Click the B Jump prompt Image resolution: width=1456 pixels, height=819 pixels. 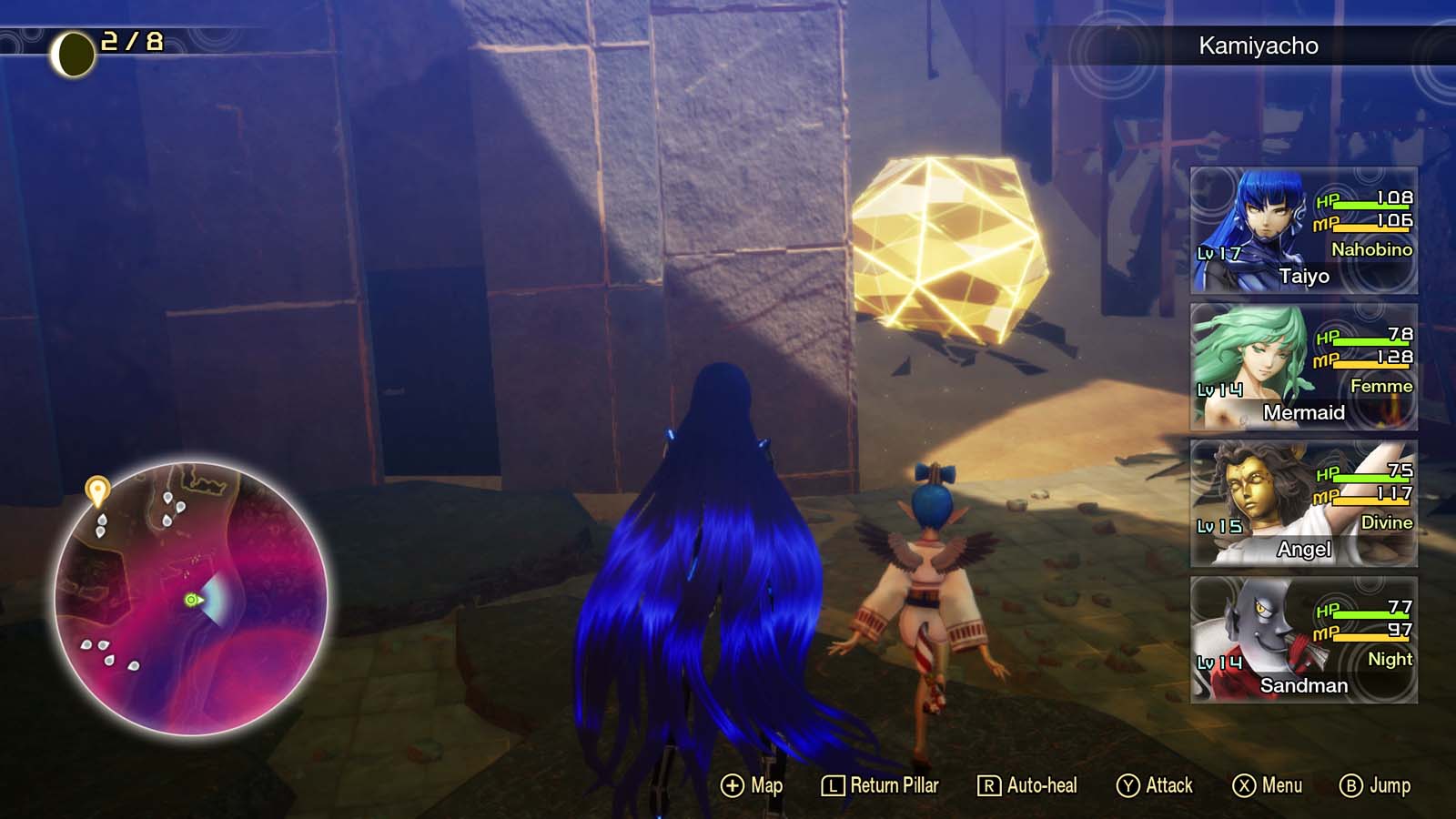[x=1370, y=784]
